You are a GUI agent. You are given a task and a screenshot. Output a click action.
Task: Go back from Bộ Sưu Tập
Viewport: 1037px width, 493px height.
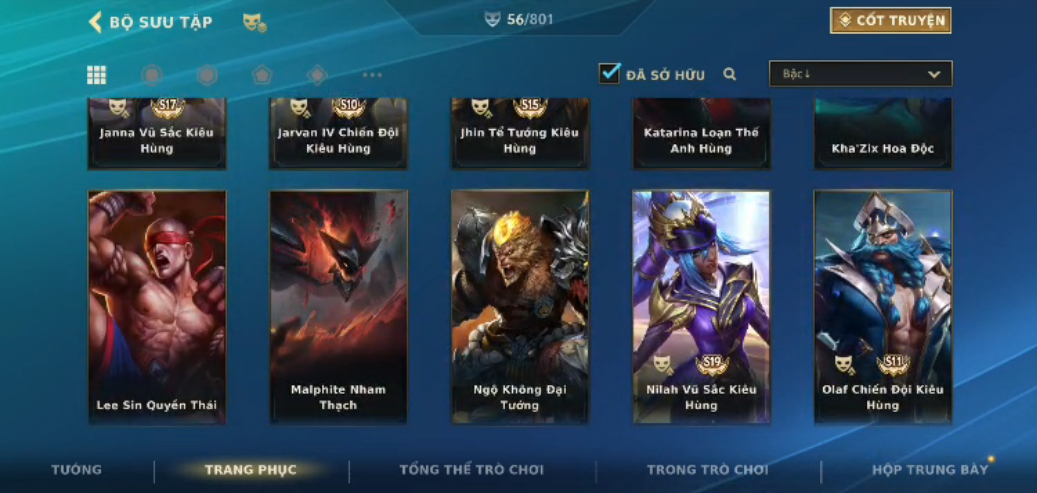[x=96, y=22]
